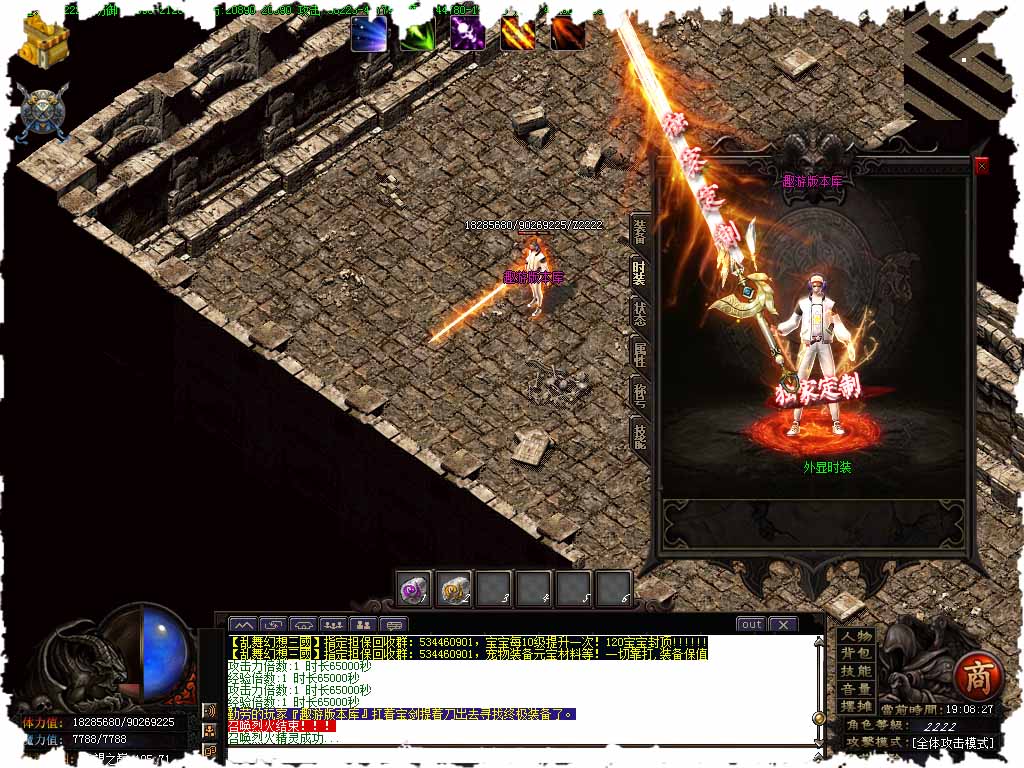
Task: Open the crossed-swords shield icon
Action: (x=42, y=110)
